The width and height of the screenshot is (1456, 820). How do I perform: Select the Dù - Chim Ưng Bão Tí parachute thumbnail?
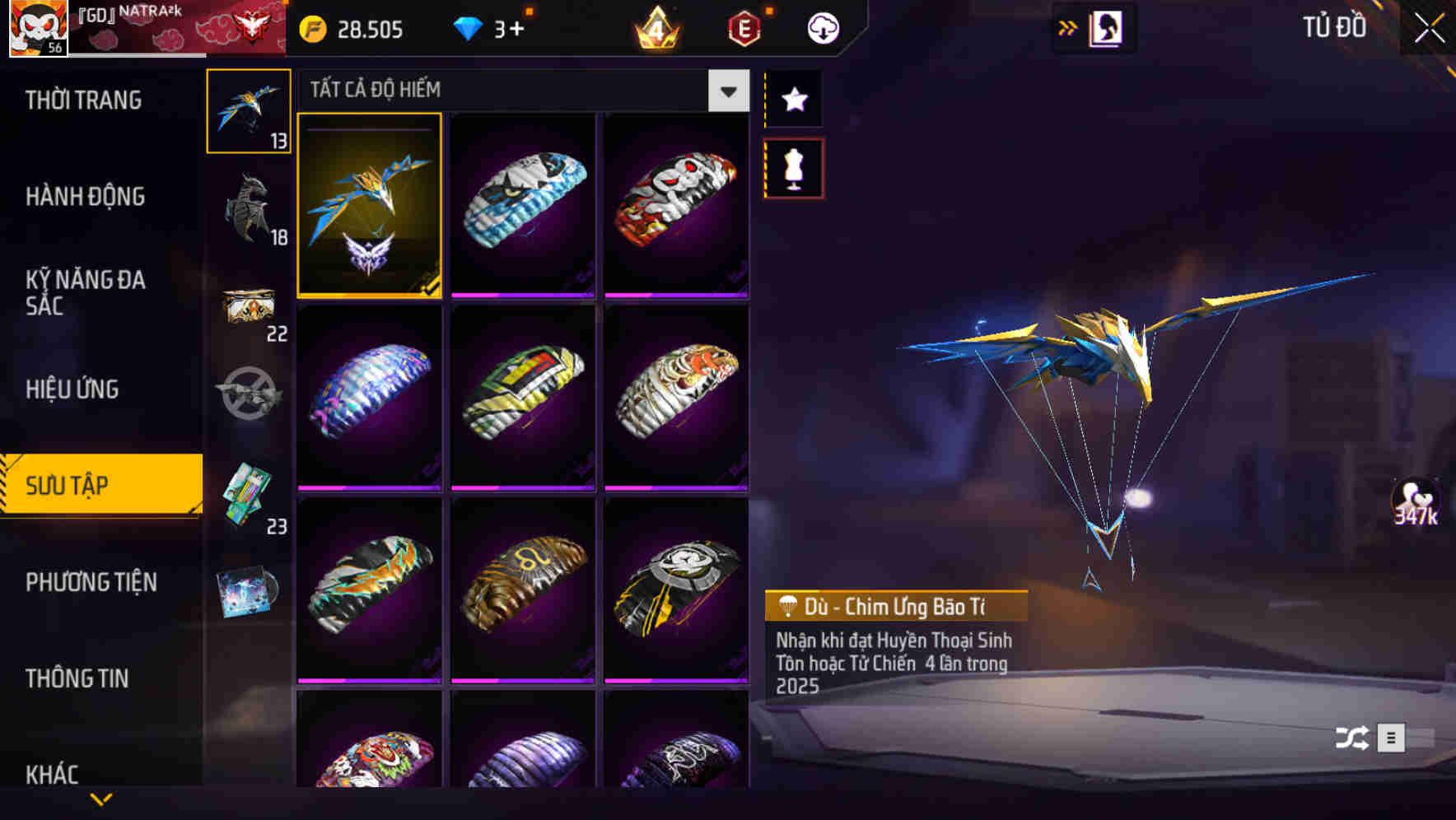[x=370, y=207]
